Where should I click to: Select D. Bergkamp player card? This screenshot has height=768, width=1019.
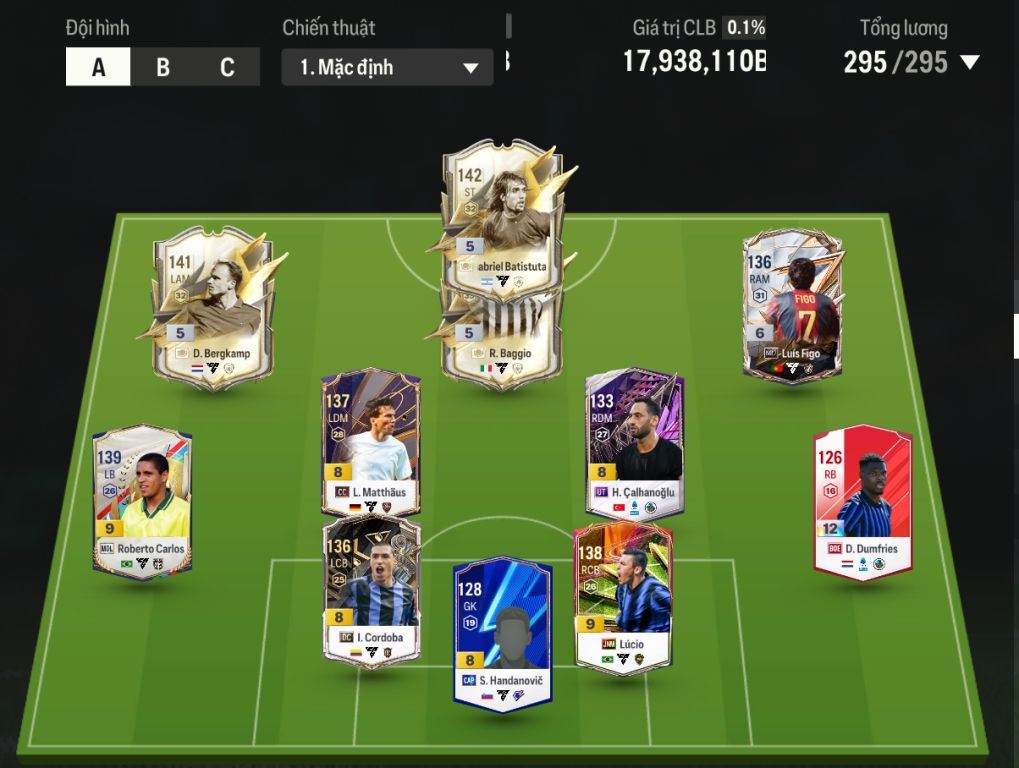[x=211, y=305]
